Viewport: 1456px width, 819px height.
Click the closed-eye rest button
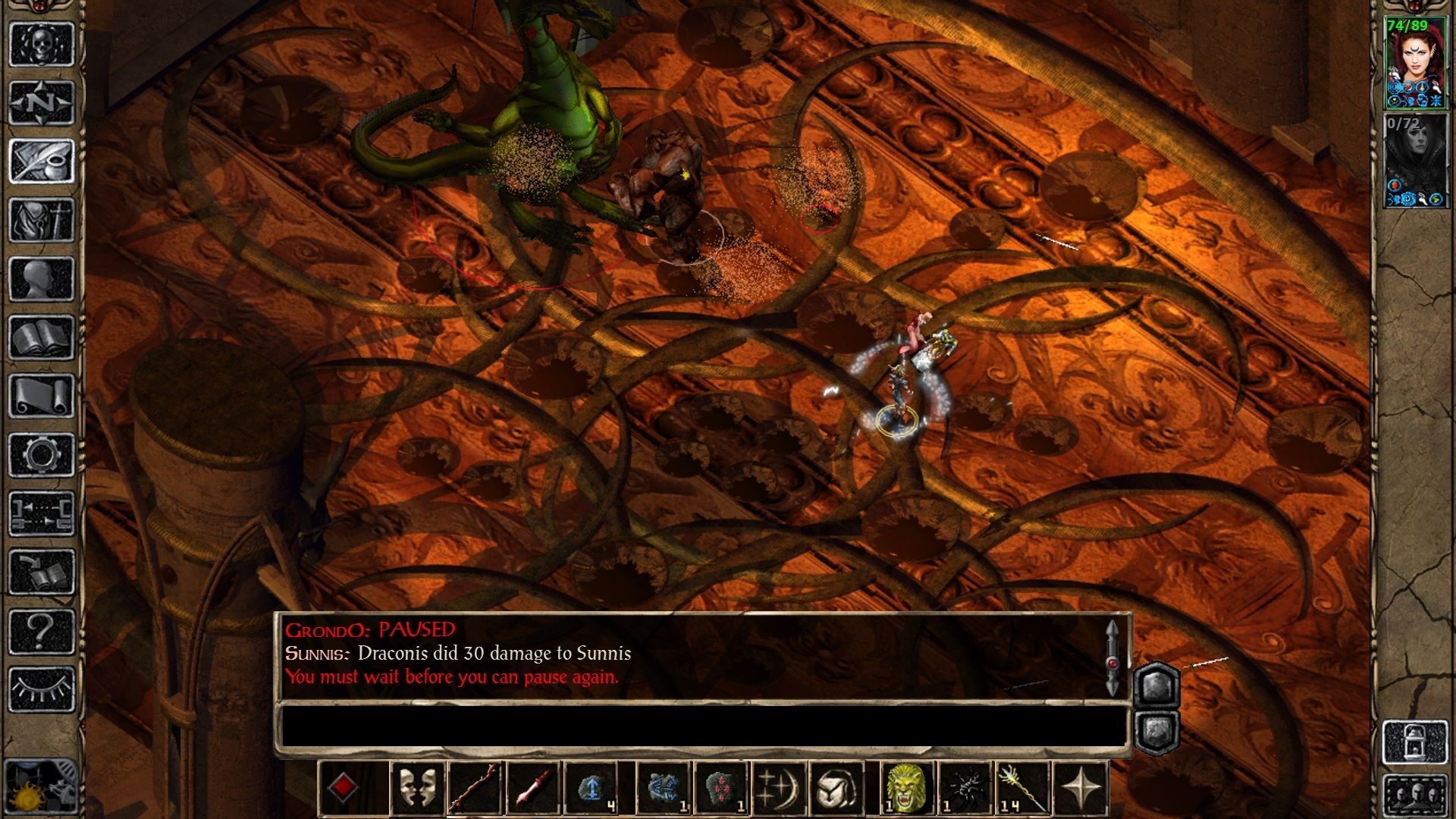[42, 689]
